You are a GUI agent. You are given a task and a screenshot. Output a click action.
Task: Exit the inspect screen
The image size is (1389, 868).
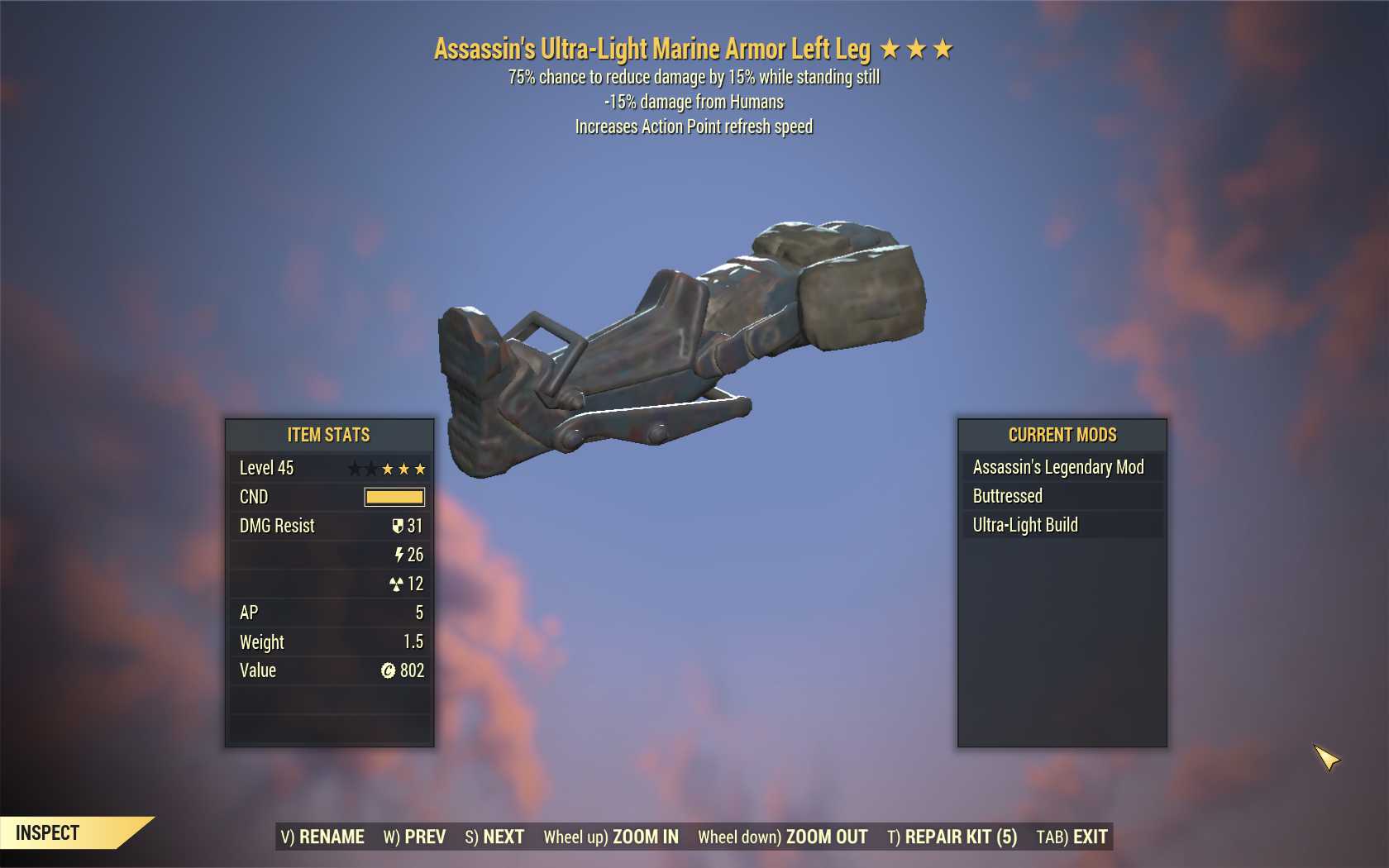point(1072,837)
